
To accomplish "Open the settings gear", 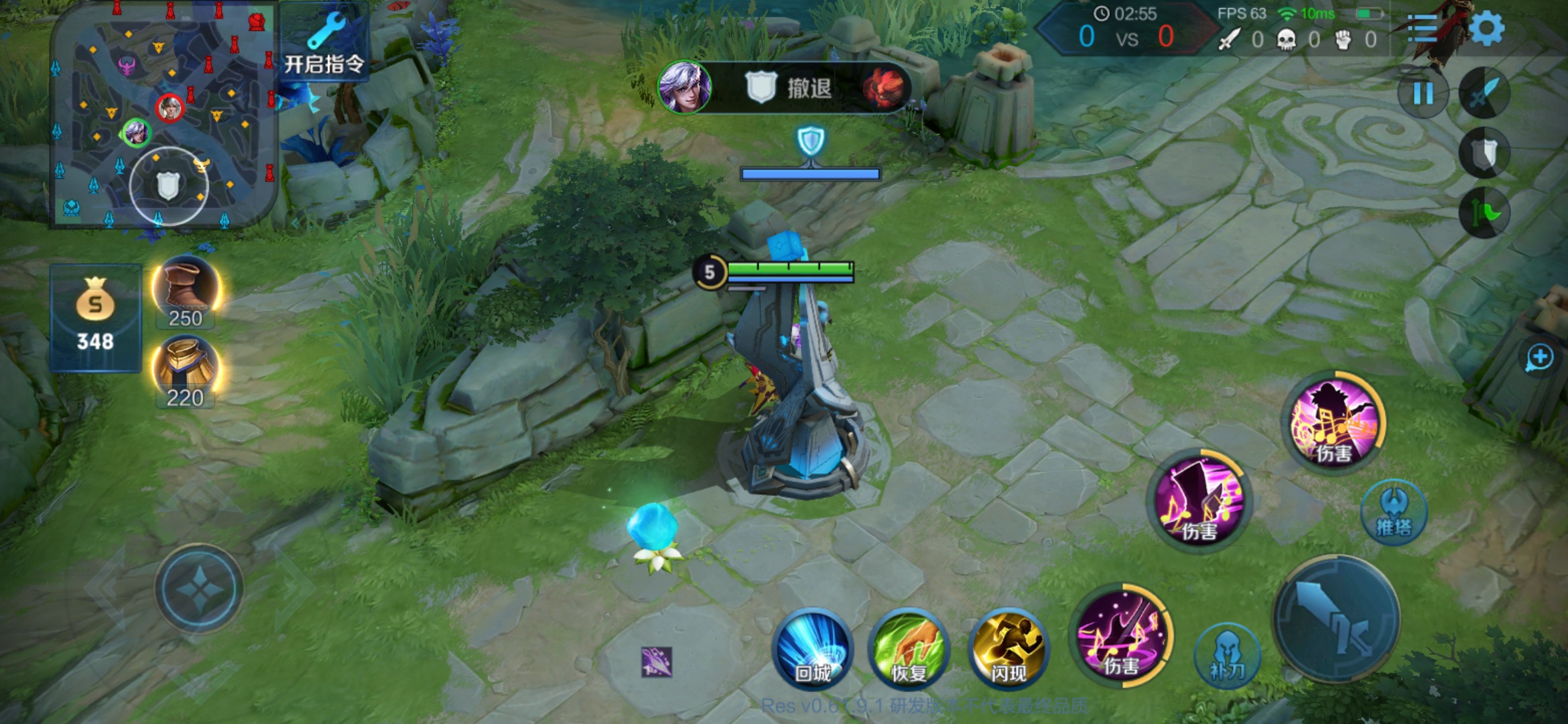I will (x=1487, y=29).
